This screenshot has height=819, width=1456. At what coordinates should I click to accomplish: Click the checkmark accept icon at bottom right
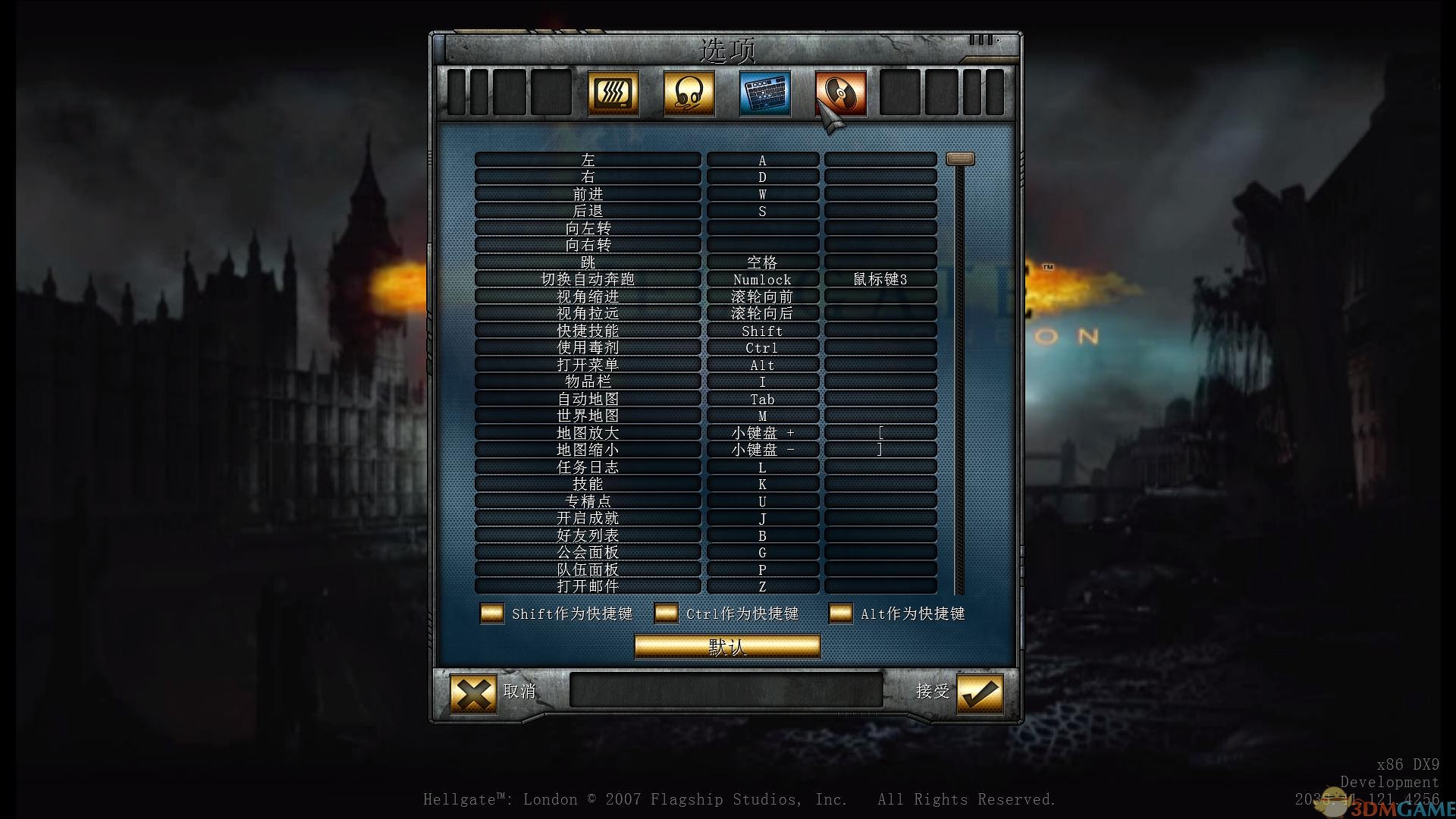coord(978,692)
